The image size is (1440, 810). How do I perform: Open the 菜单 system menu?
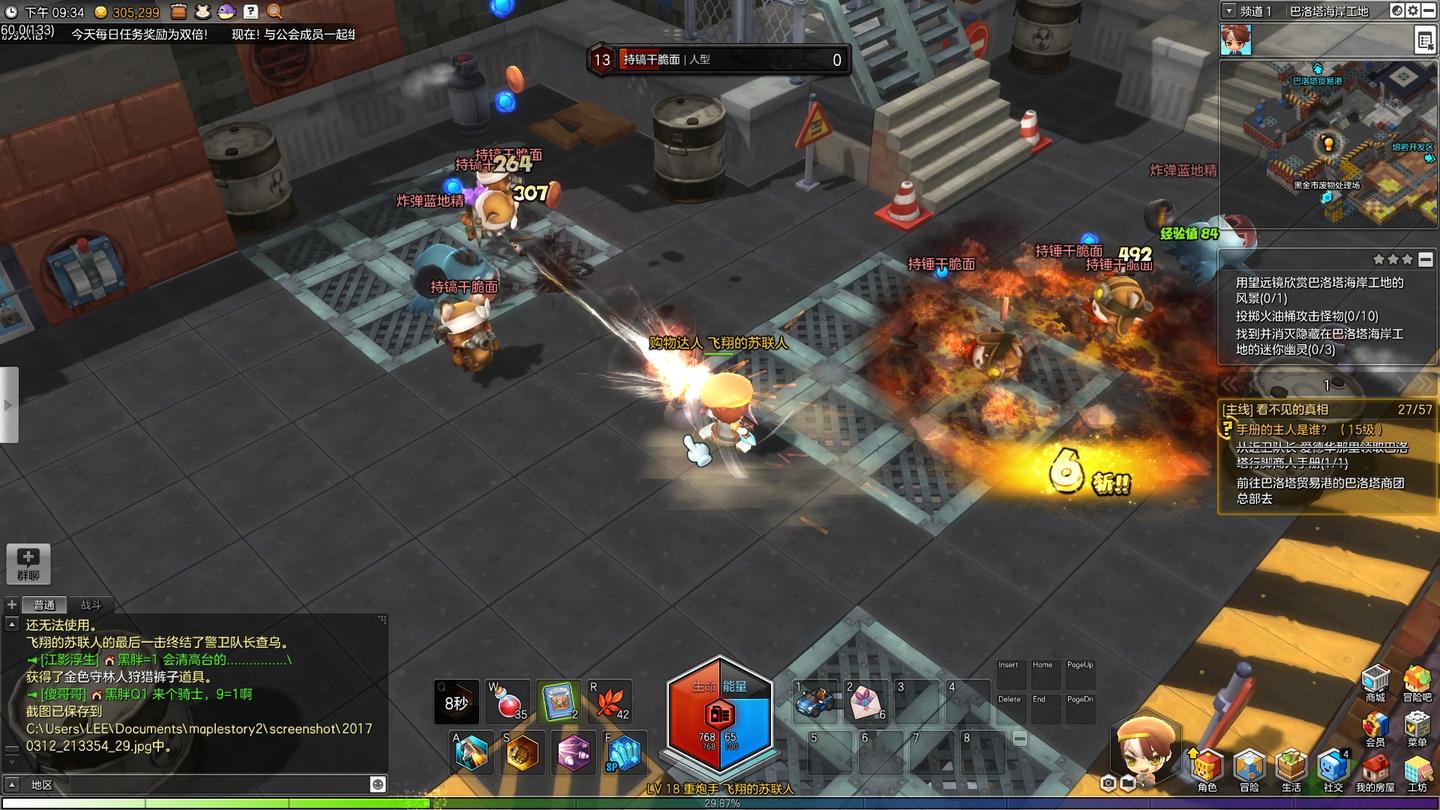point(1417,726)
